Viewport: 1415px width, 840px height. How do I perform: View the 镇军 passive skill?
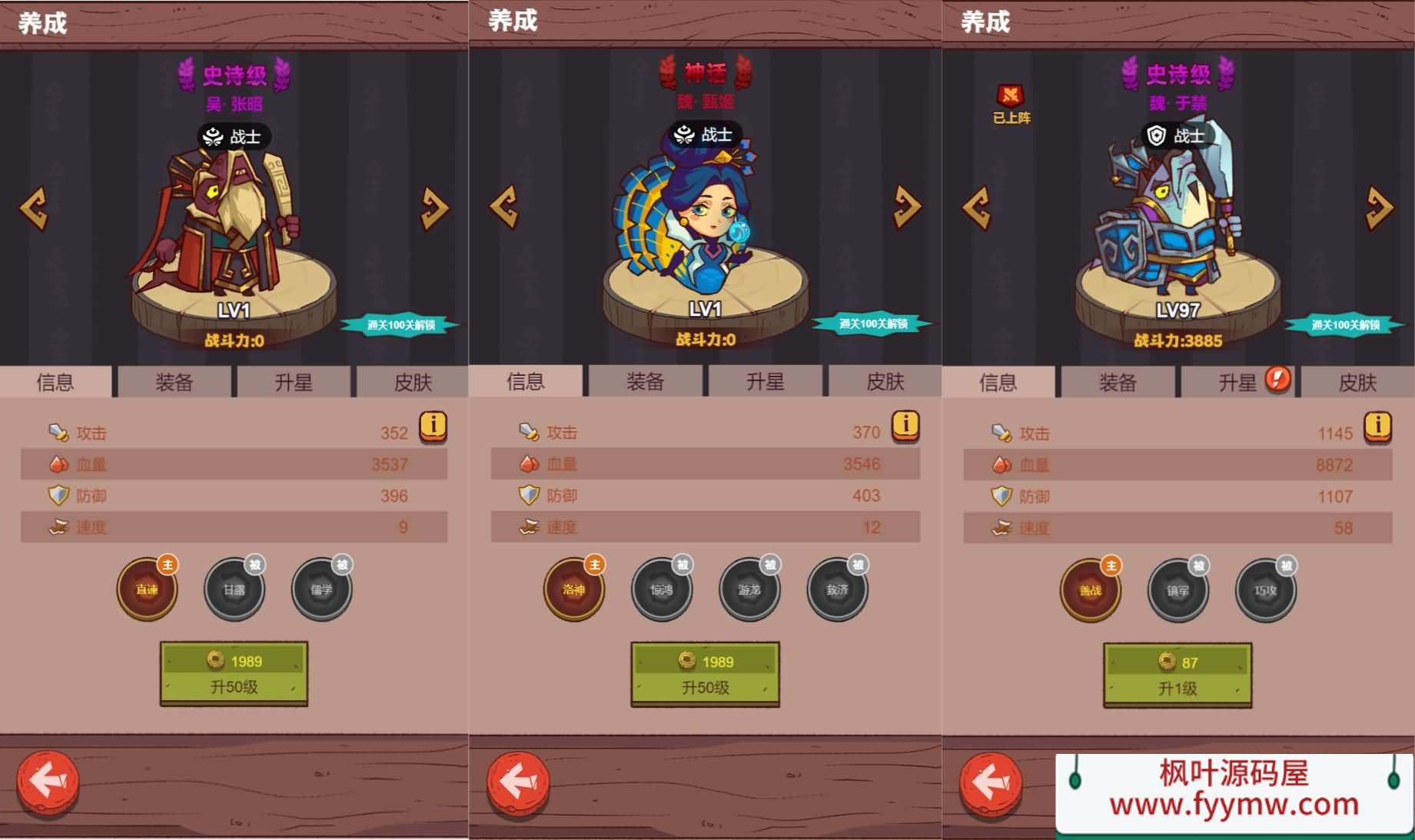(x=1178, y=591)
